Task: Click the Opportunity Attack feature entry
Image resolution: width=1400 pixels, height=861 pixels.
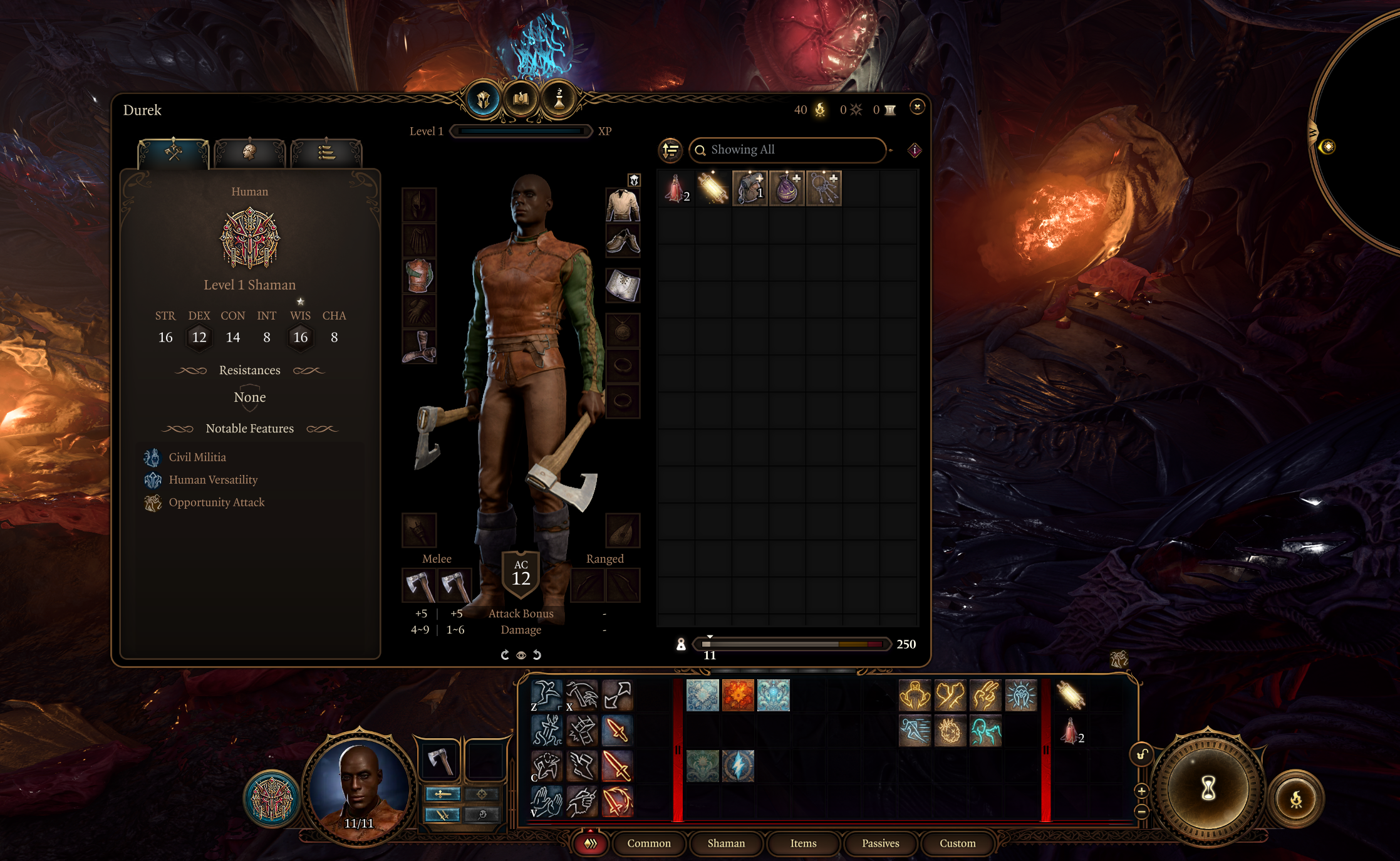Action: (x=216, y=503)
